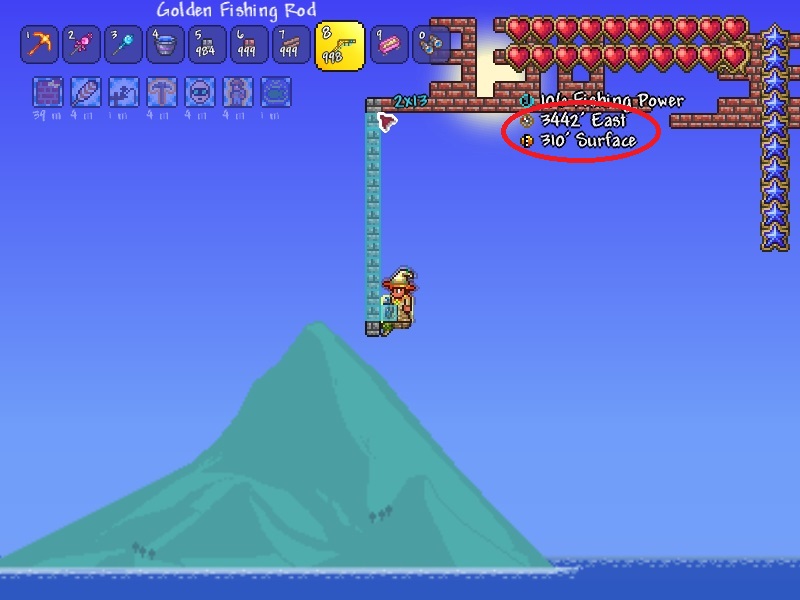The width and height of the screenshot is (800, 600).
Task: Click the brick wall buff icon
Action: (x=46, y=92)
